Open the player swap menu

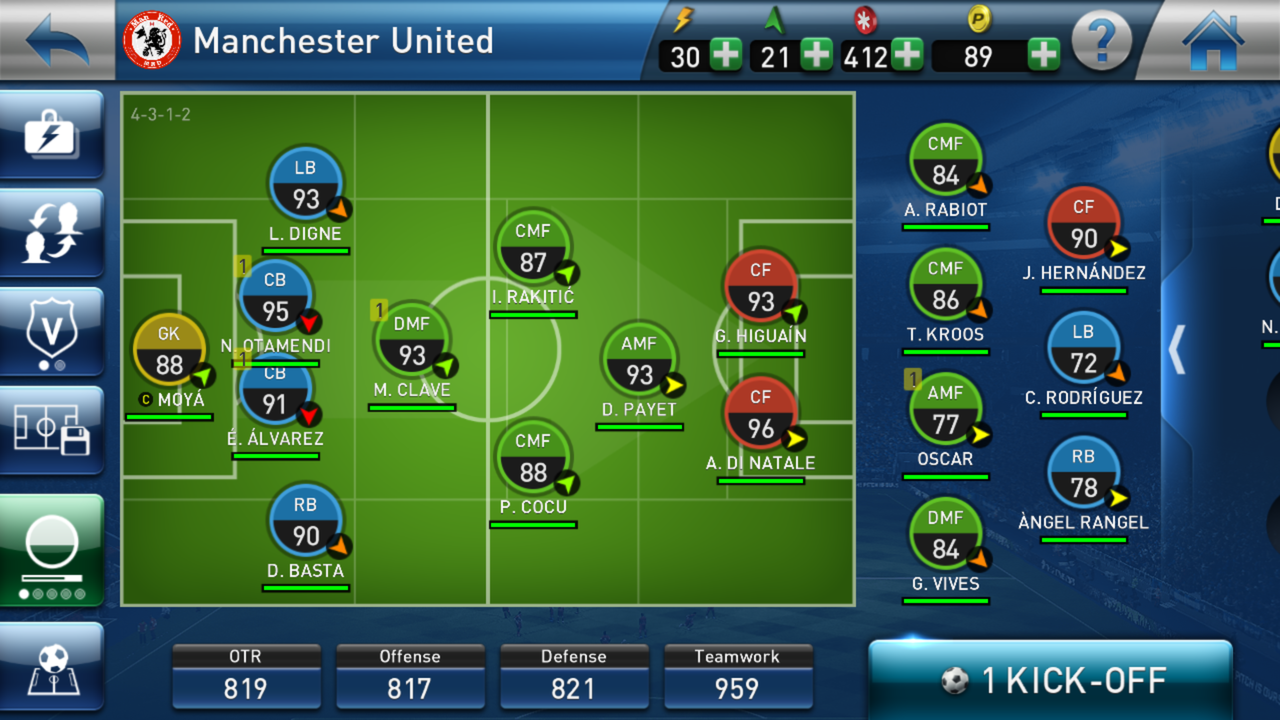point(52,233)
